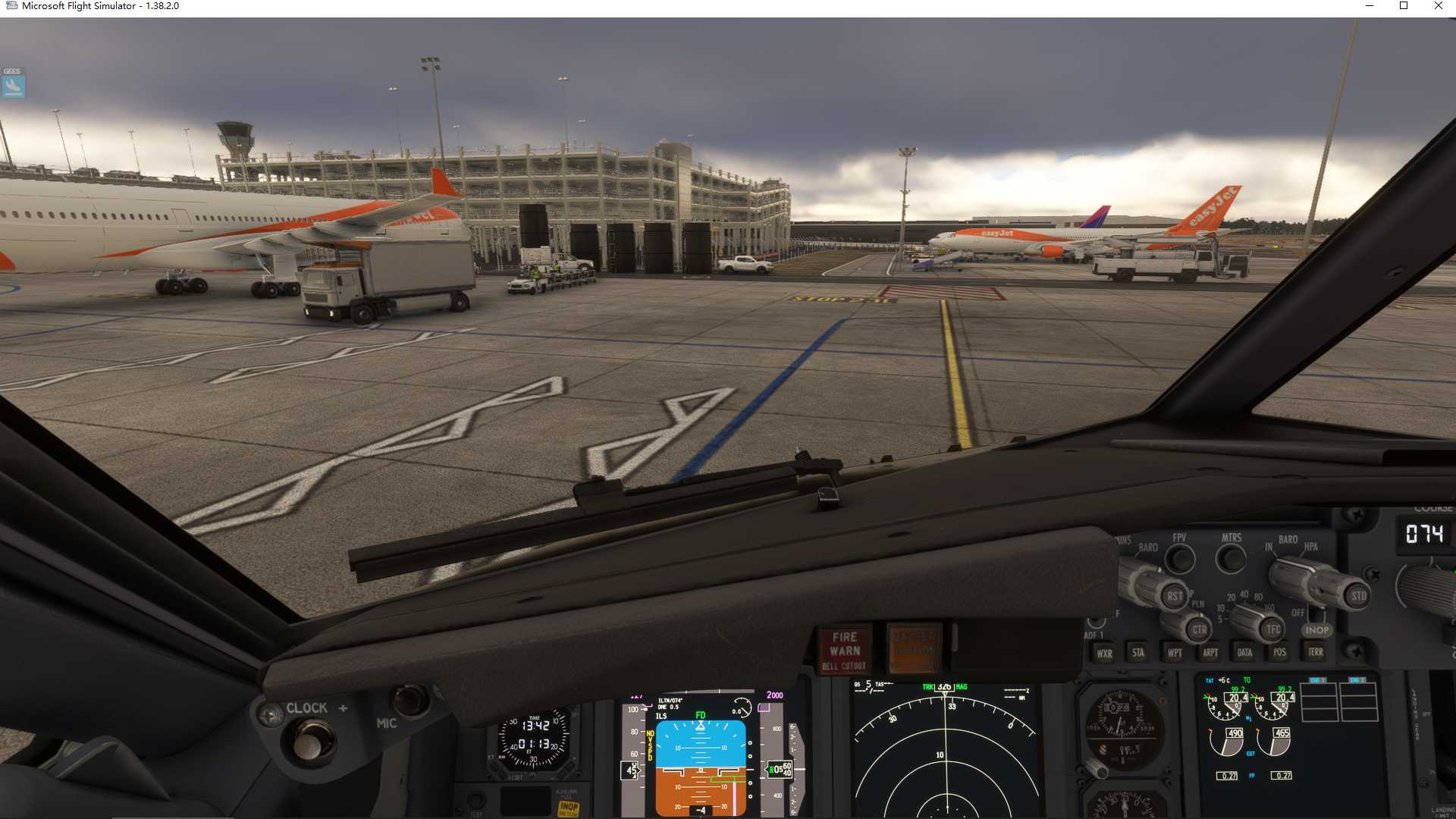Viewport: 1456px width, 819px height.
Task: Toggle the STA stations map button
Action: (1138, 652)
